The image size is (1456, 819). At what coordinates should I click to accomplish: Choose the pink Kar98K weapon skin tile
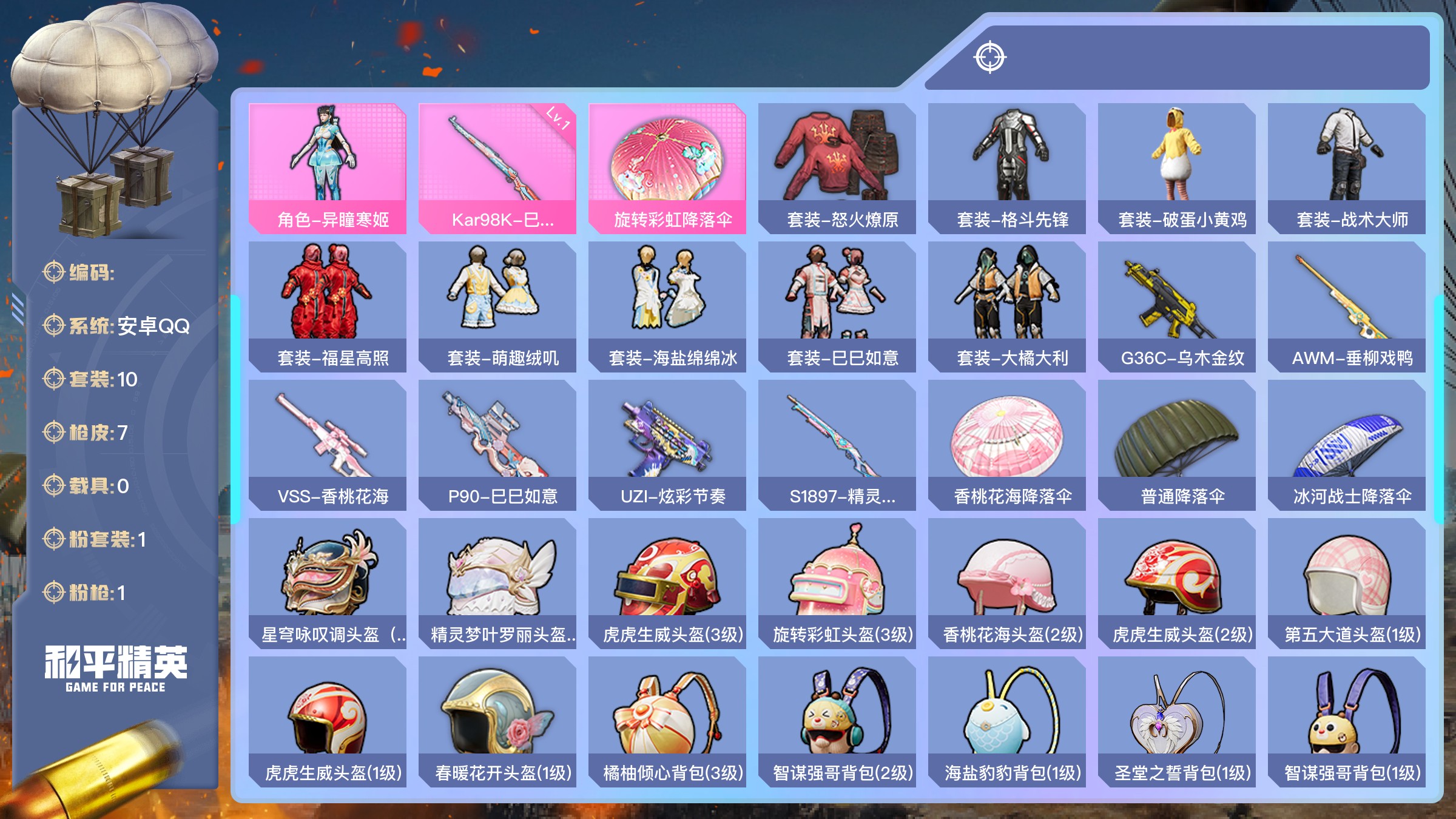[x=497, y=168]
